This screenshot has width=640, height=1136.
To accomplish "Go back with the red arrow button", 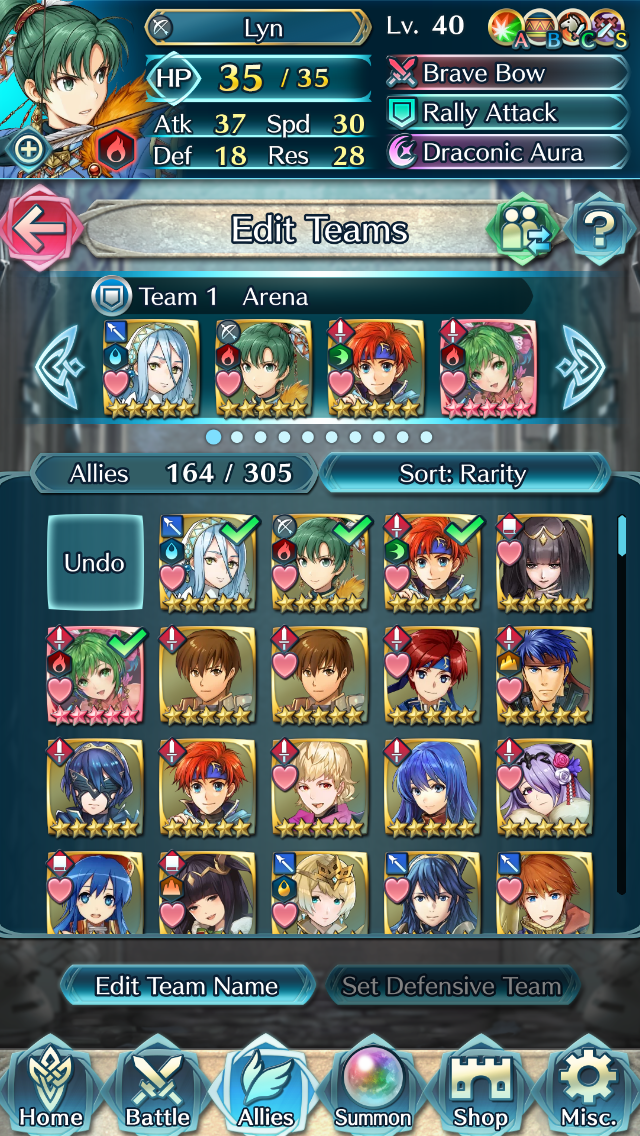I will (x=39, y=228).
